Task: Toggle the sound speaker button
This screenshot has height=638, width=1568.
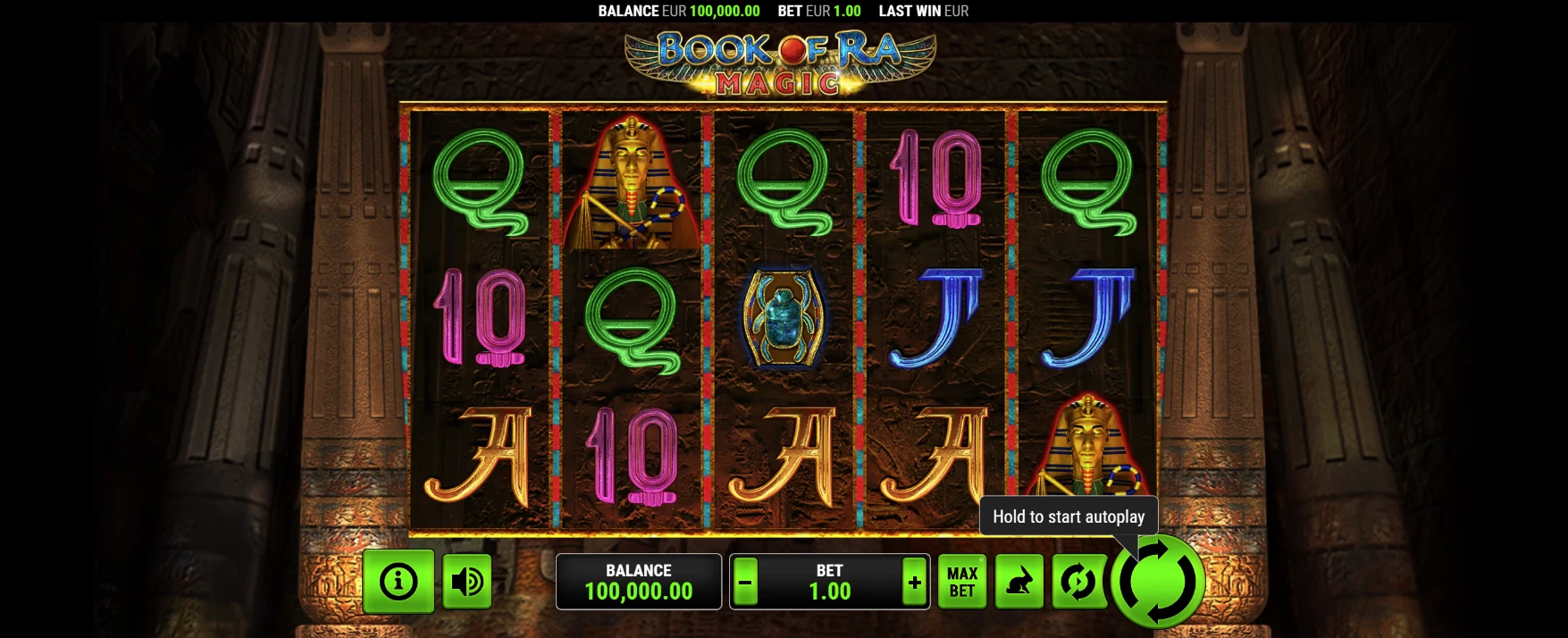Action: (466, 582)
